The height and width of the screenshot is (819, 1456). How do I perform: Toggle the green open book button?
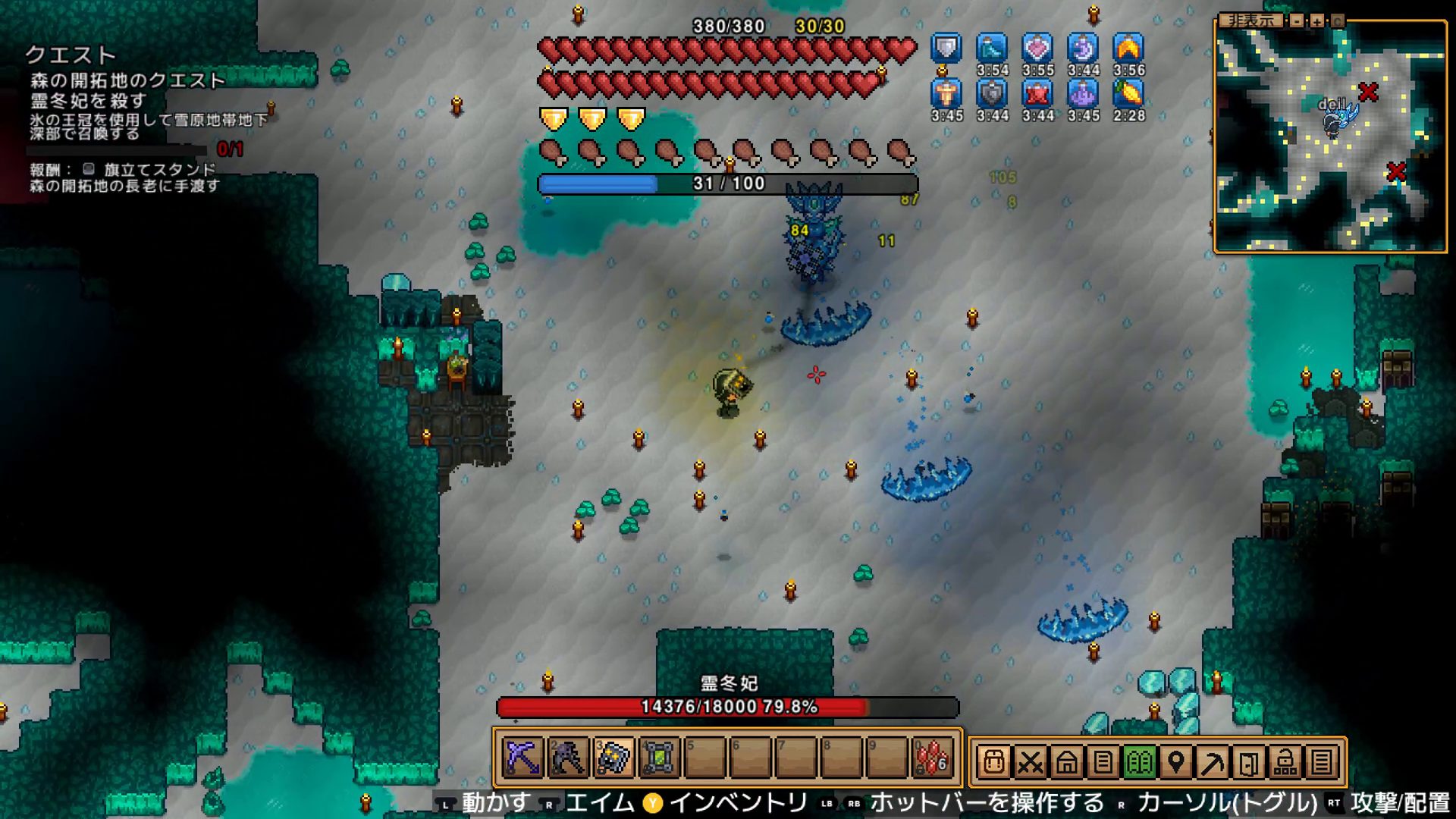point(1139,761)
